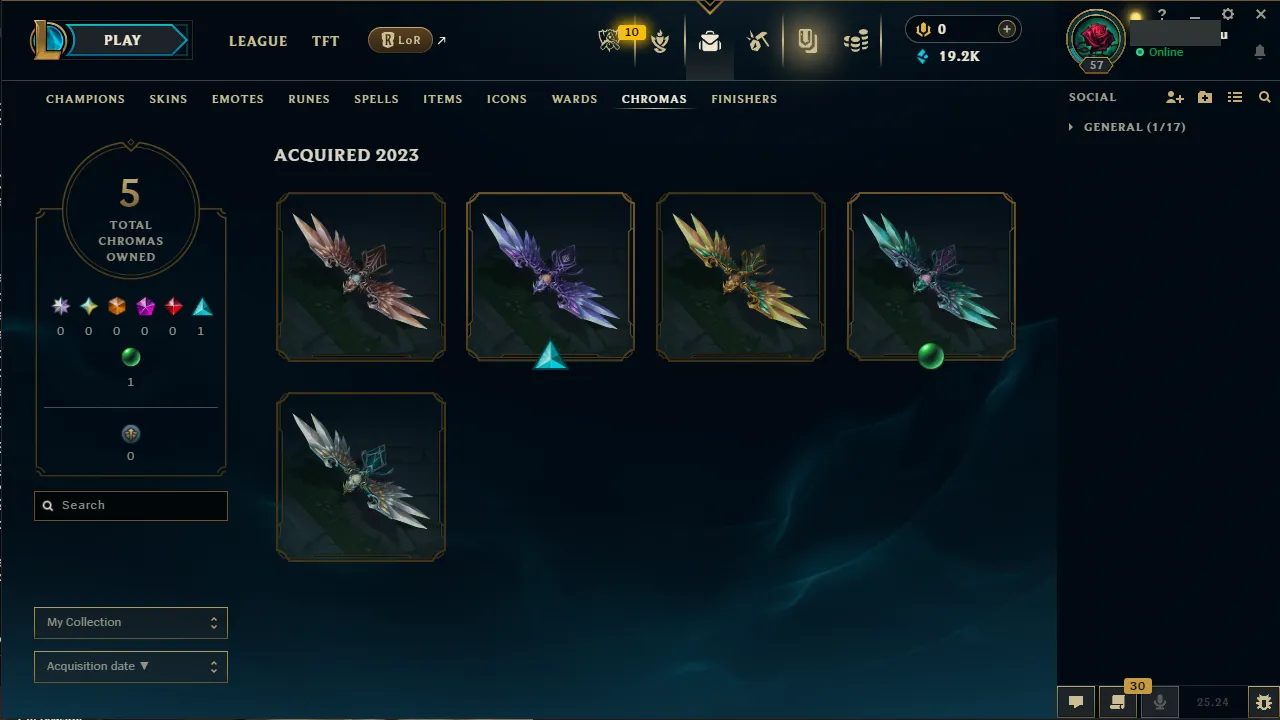The image size is (1280, 720).
Task: Select the Store coins icon
Action: (x=855, y=40)
